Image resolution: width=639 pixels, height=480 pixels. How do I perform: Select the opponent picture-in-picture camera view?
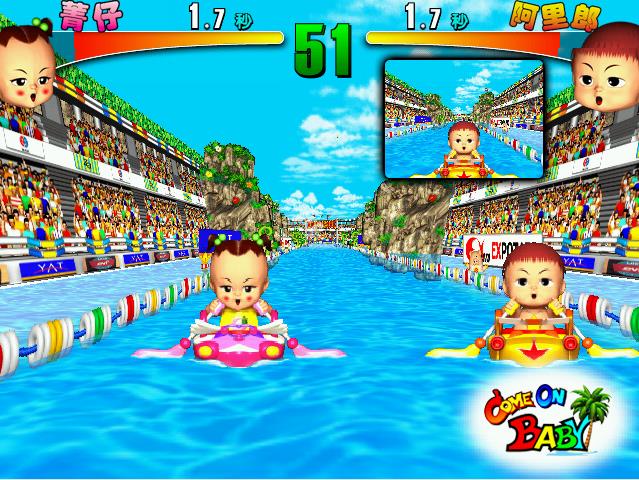pos(464,118)
